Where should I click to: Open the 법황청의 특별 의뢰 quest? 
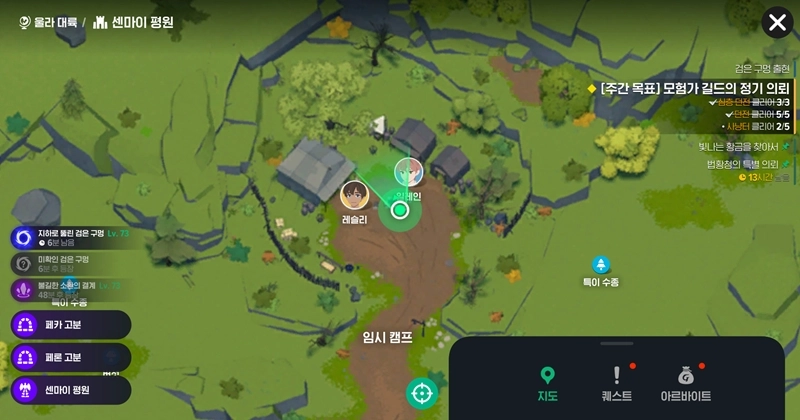coord(741,164)
